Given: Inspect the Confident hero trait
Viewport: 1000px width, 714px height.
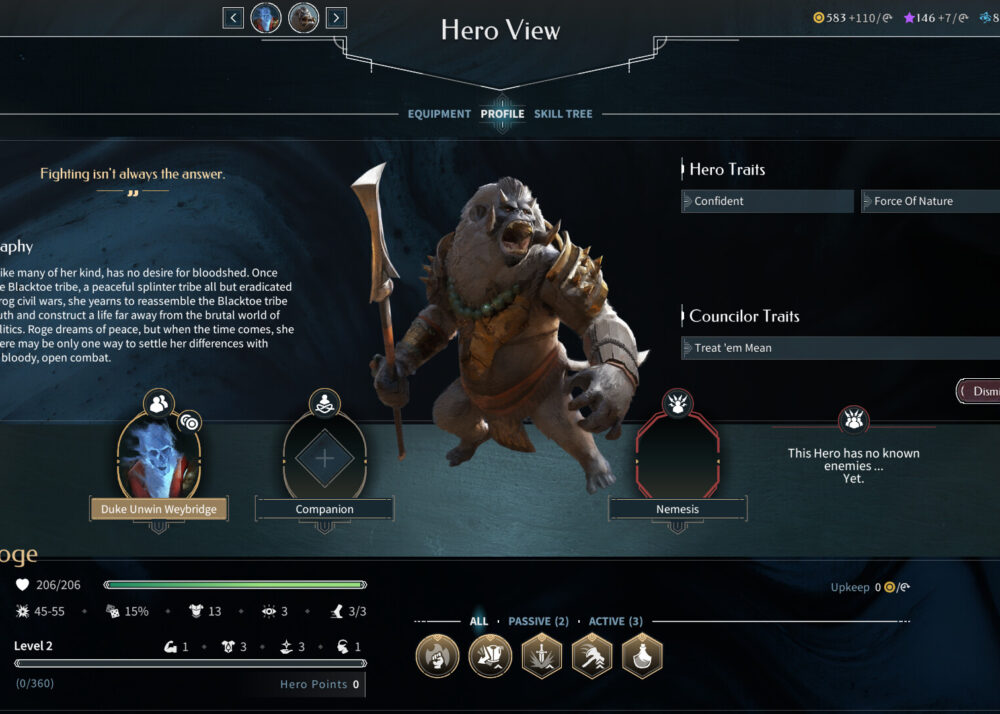Looking at the screenshot, I should pyautogui.click(x=767, y=201).
